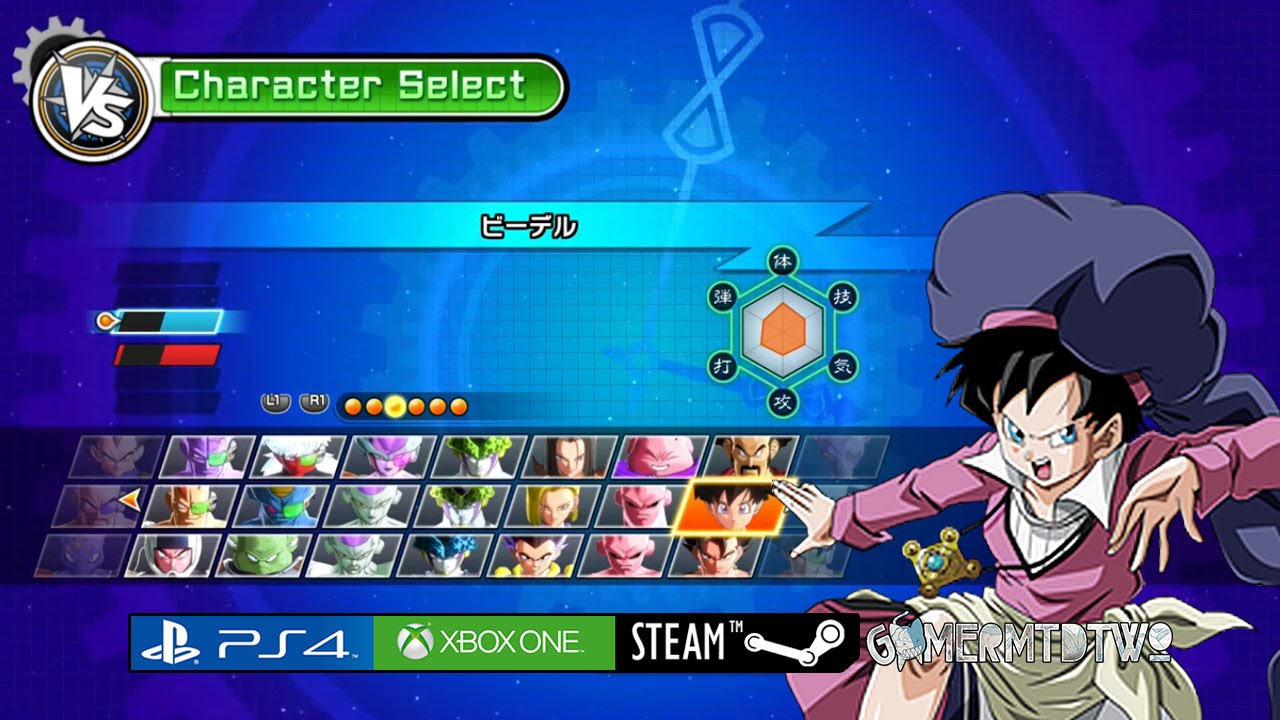Select the highlighted Videl portrait
1280x720 pixels.
726,506
